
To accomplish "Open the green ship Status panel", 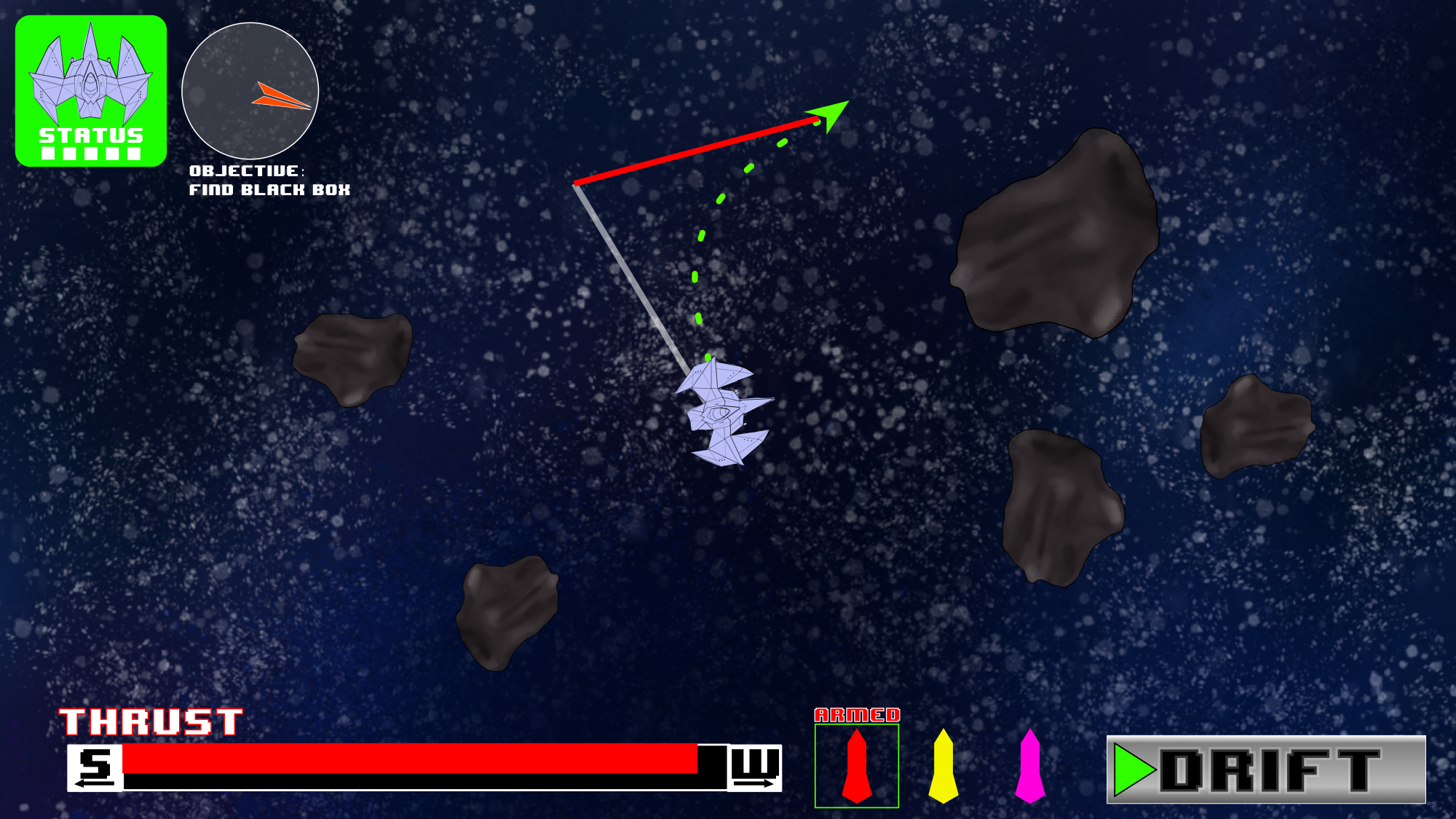I will [91, 91].
